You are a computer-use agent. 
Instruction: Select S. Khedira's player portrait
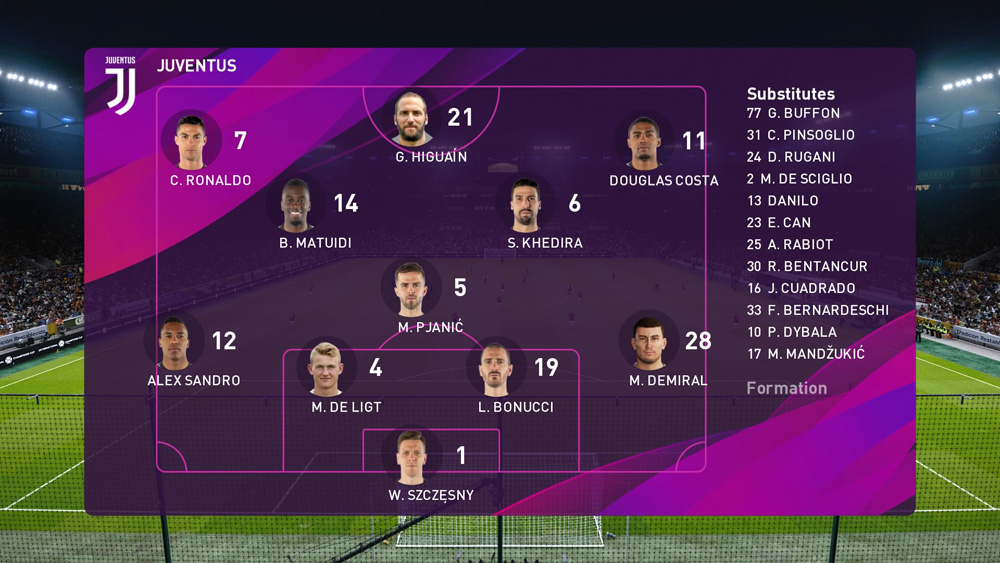click(526, 205)
